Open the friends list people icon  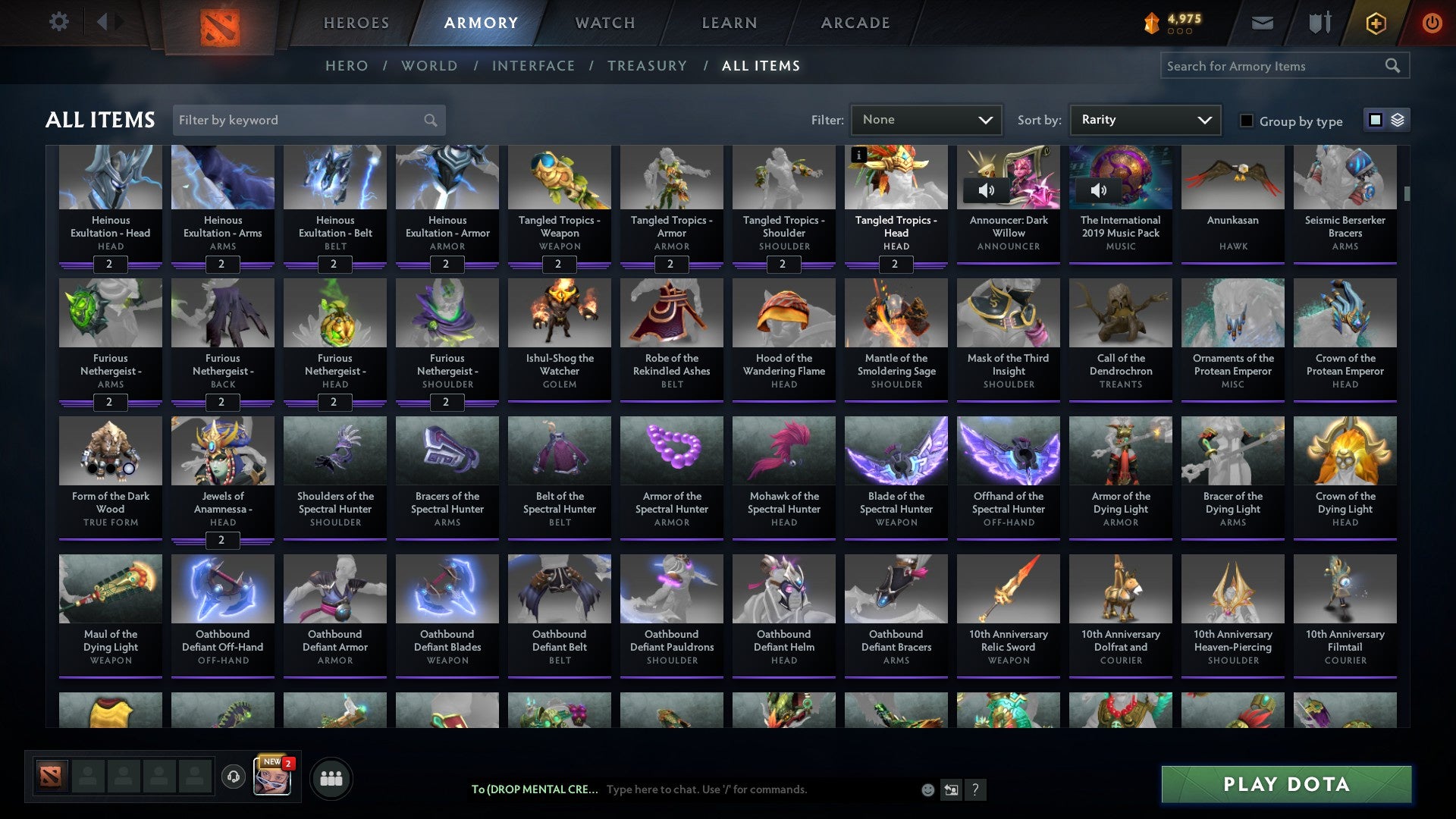tap(331, 777)
